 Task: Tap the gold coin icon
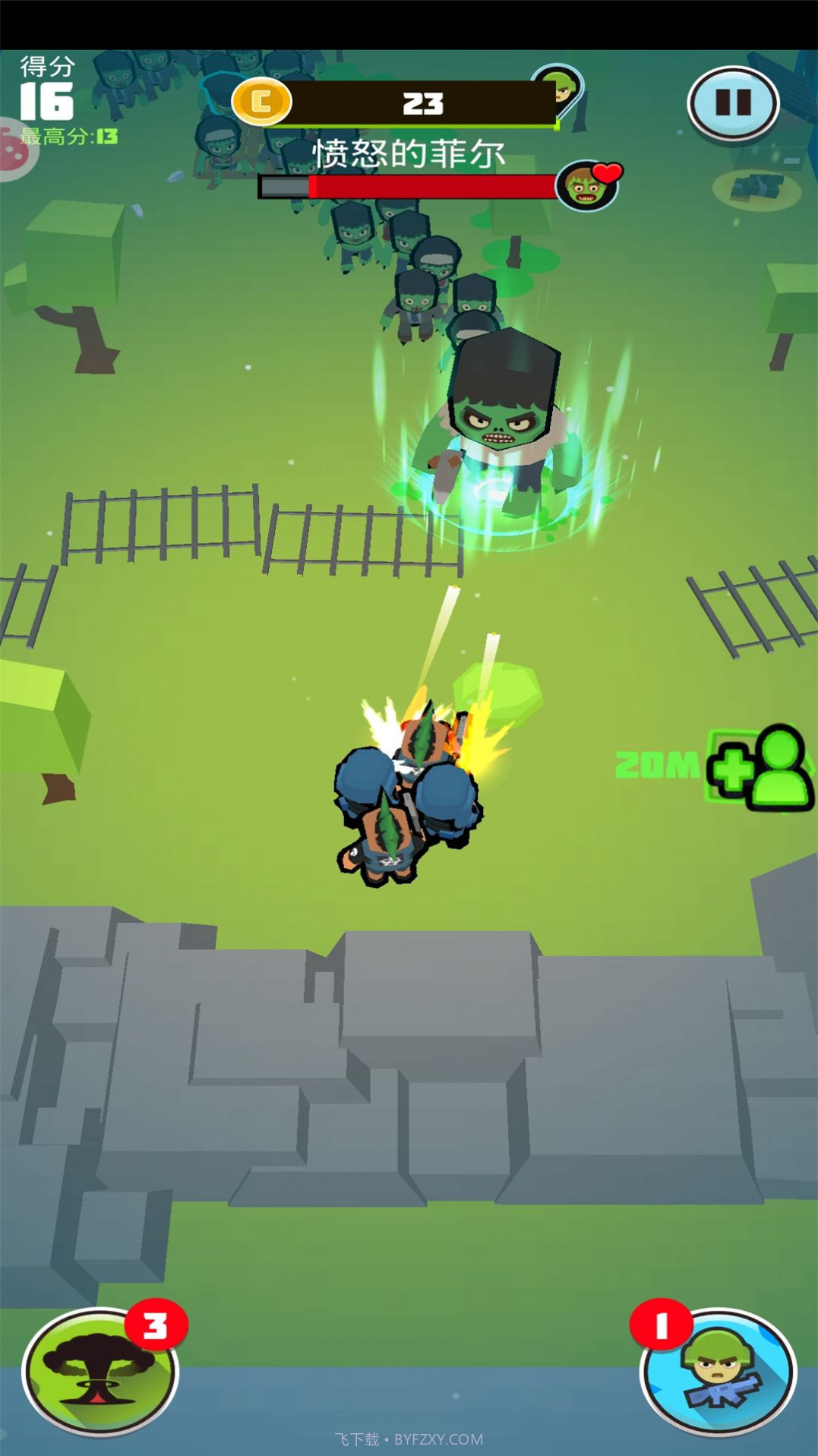tap(261, 102)
